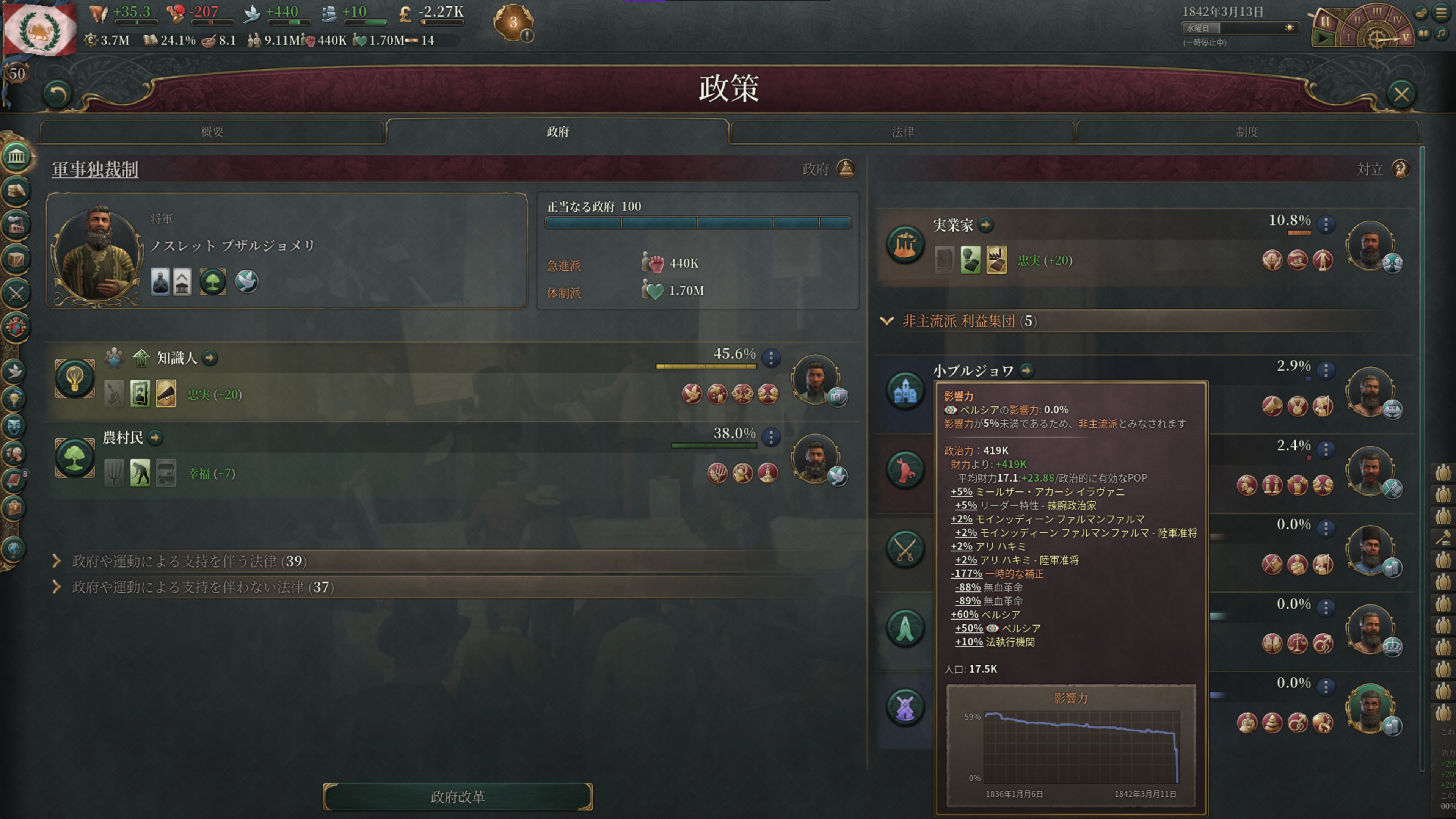Go to 実業家 interest group details
This screenshot has height=819, width=1456.
986,225
